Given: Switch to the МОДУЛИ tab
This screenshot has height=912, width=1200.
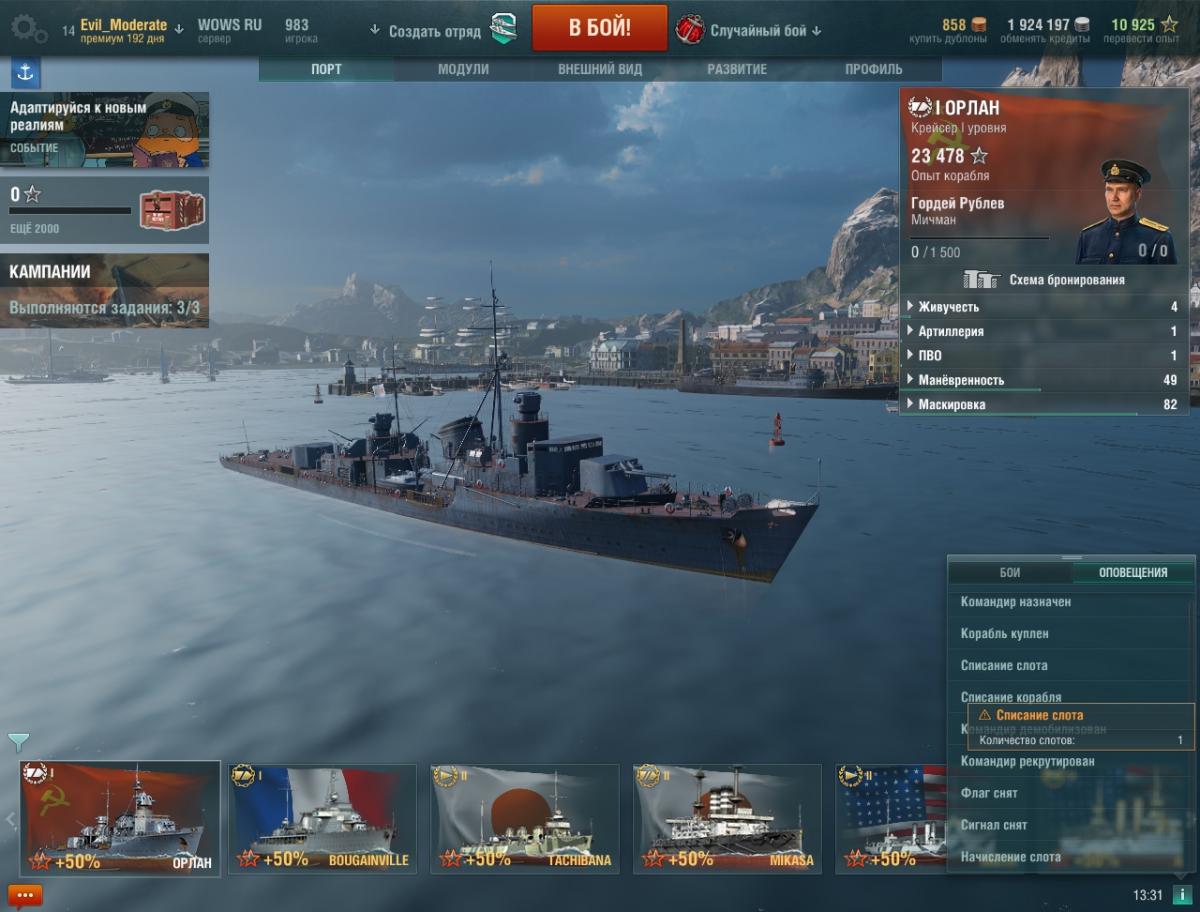Looking at the screenshot, I should pos(463,69).
